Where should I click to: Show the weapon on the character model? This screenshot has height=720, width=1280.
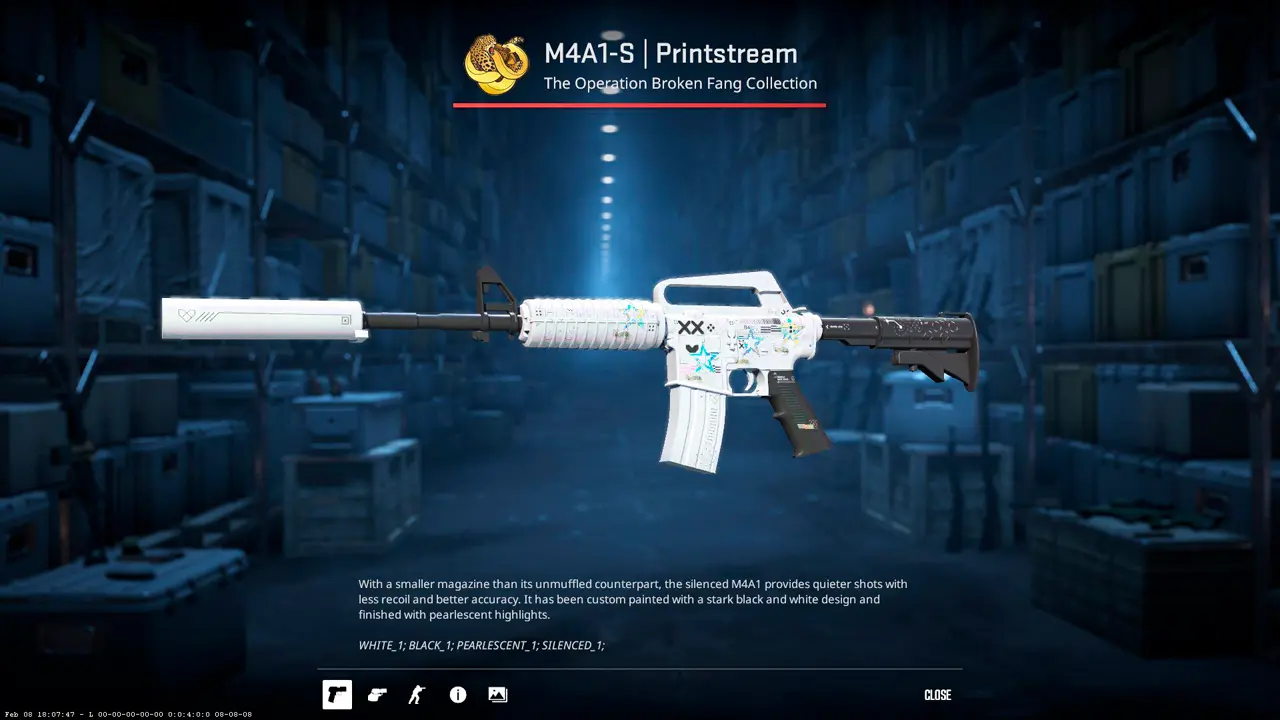click(x=417, y=694)
